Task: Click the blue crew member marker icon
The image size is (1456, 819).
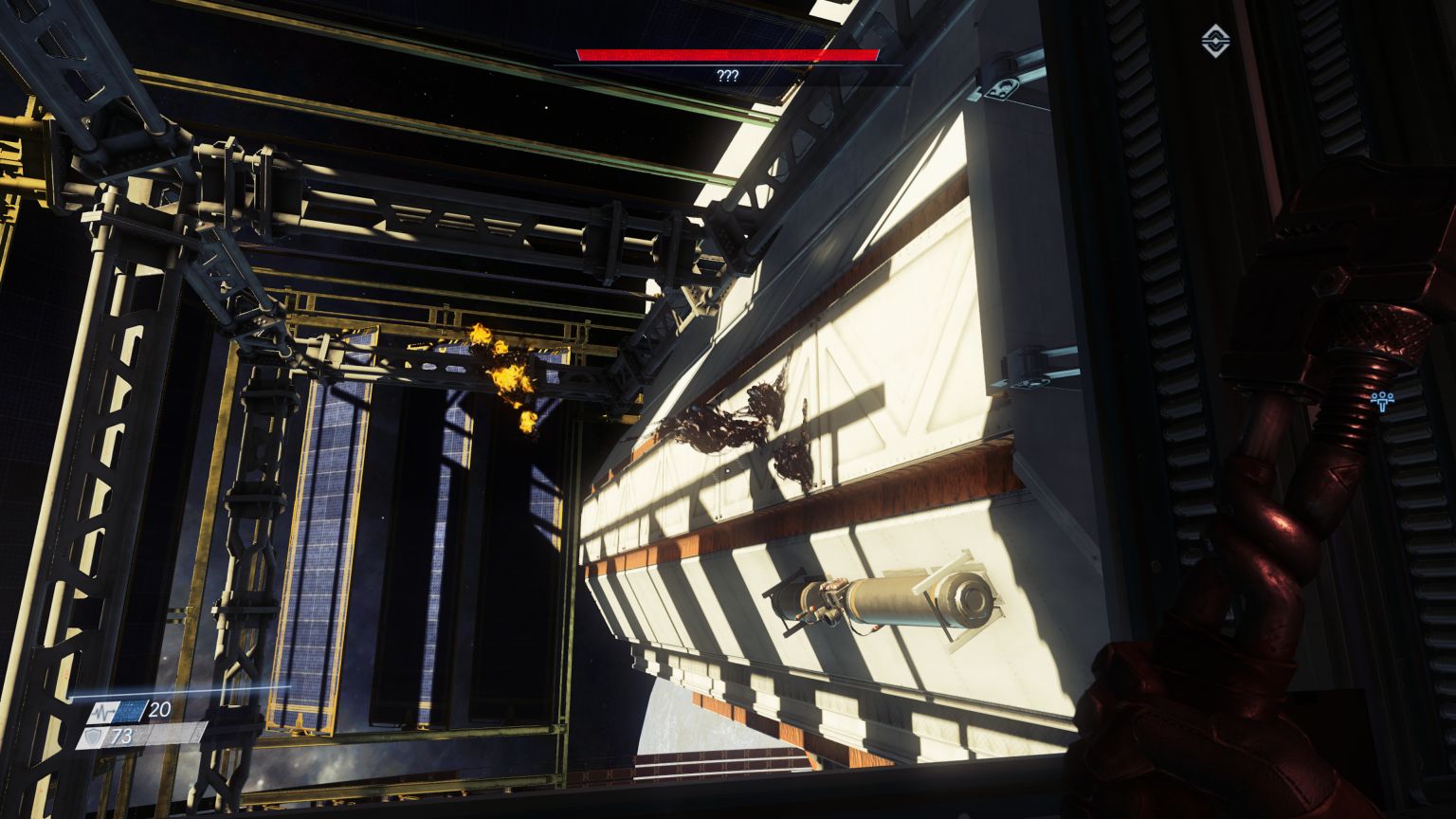Action: click(1382, 399)
